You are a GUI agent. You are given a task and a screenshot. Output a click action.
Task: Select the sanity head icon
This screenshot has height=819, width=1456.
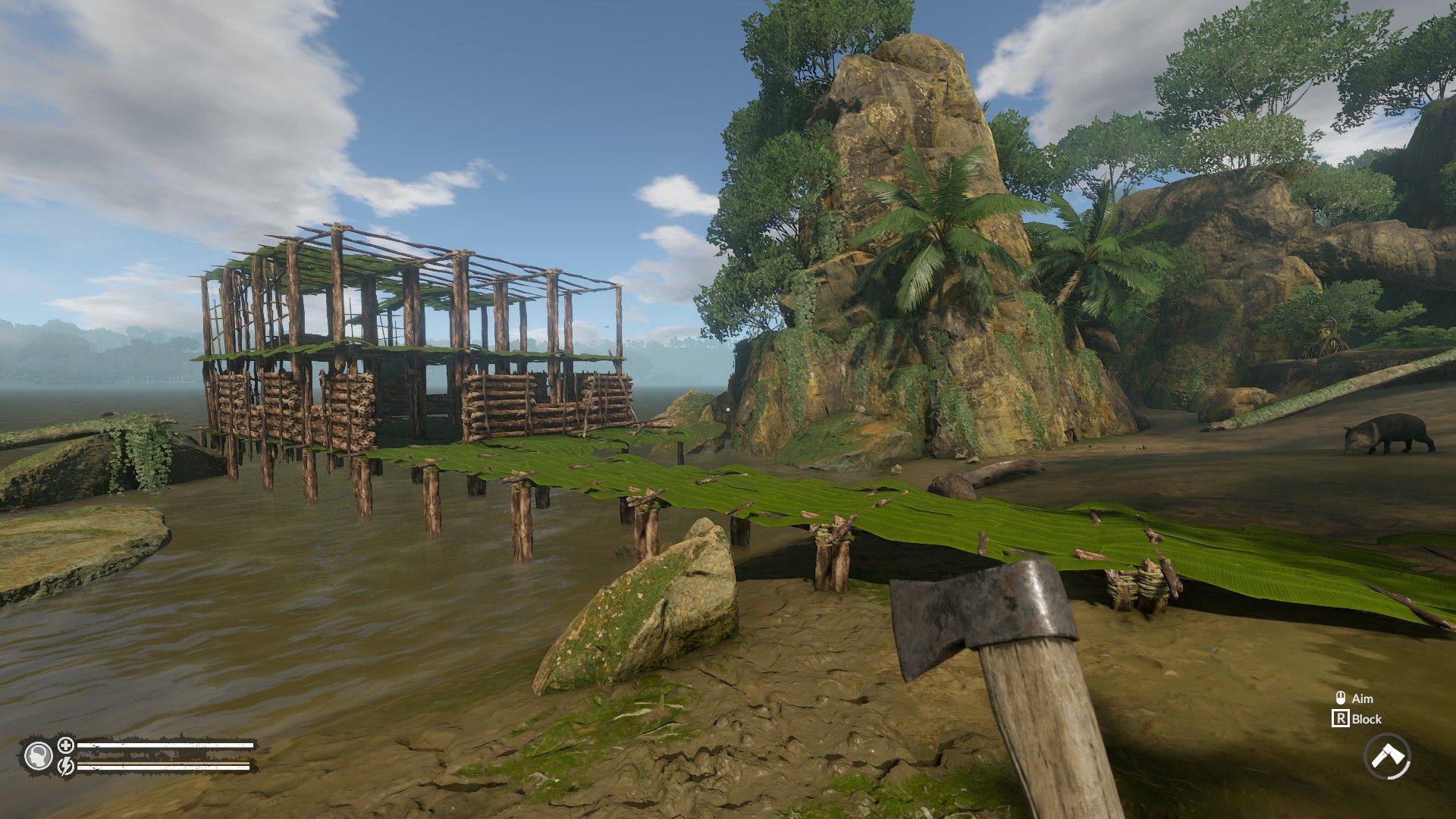tap(38, 756)
